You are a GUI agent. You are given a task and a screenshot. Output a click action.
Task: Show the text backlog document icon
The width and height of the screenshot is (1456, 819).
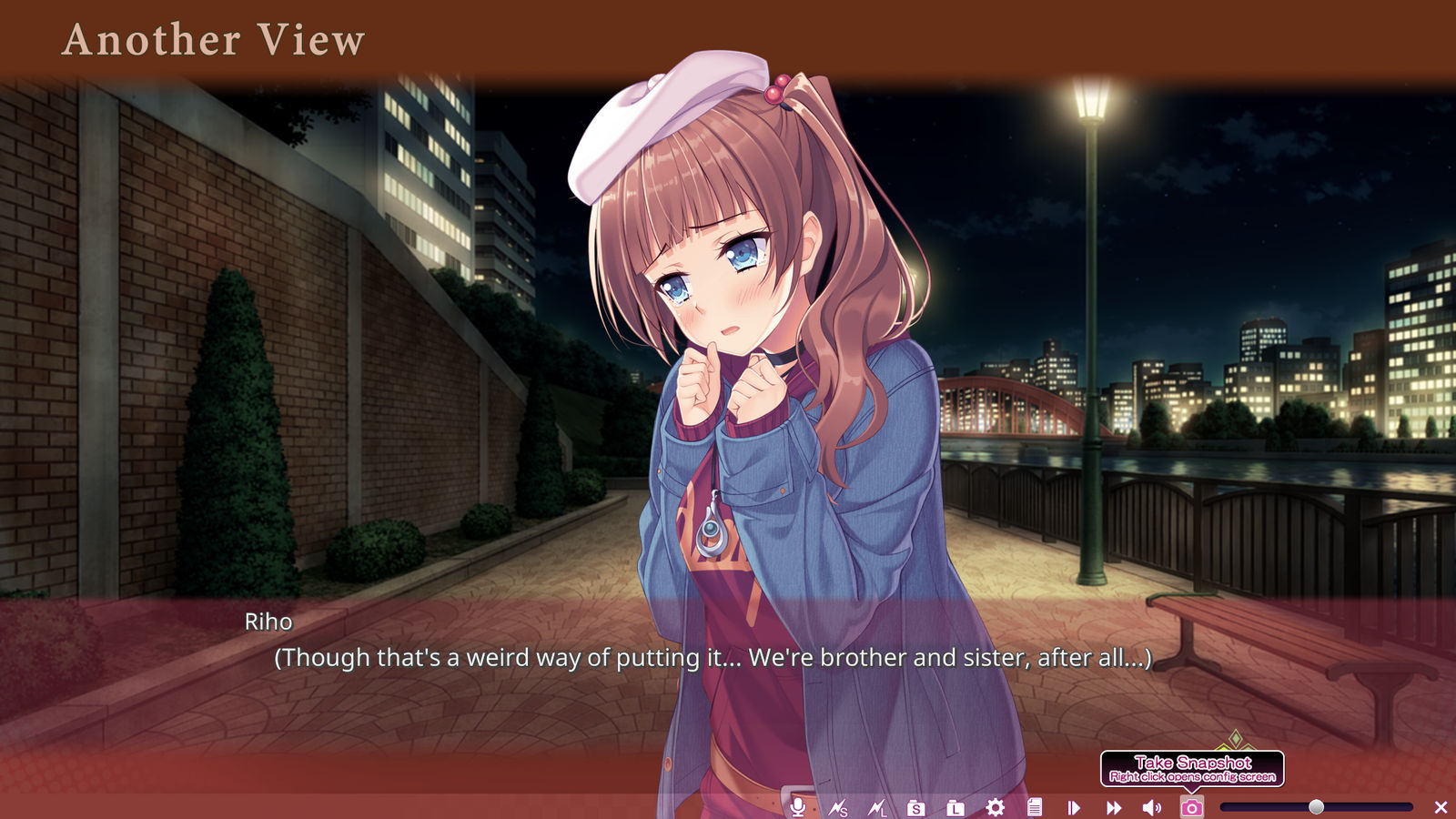1034,807
